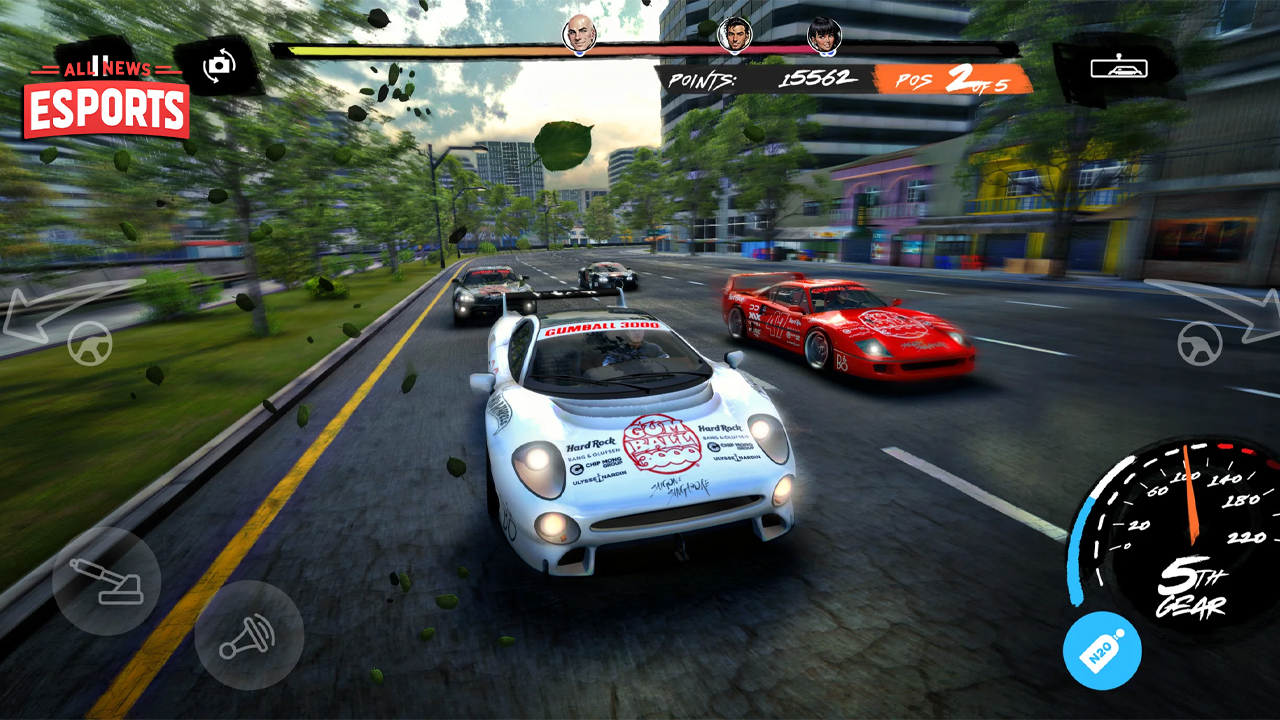Switch camera view with the camera icon
1280x720 pixels.
(x=219, y=65)
